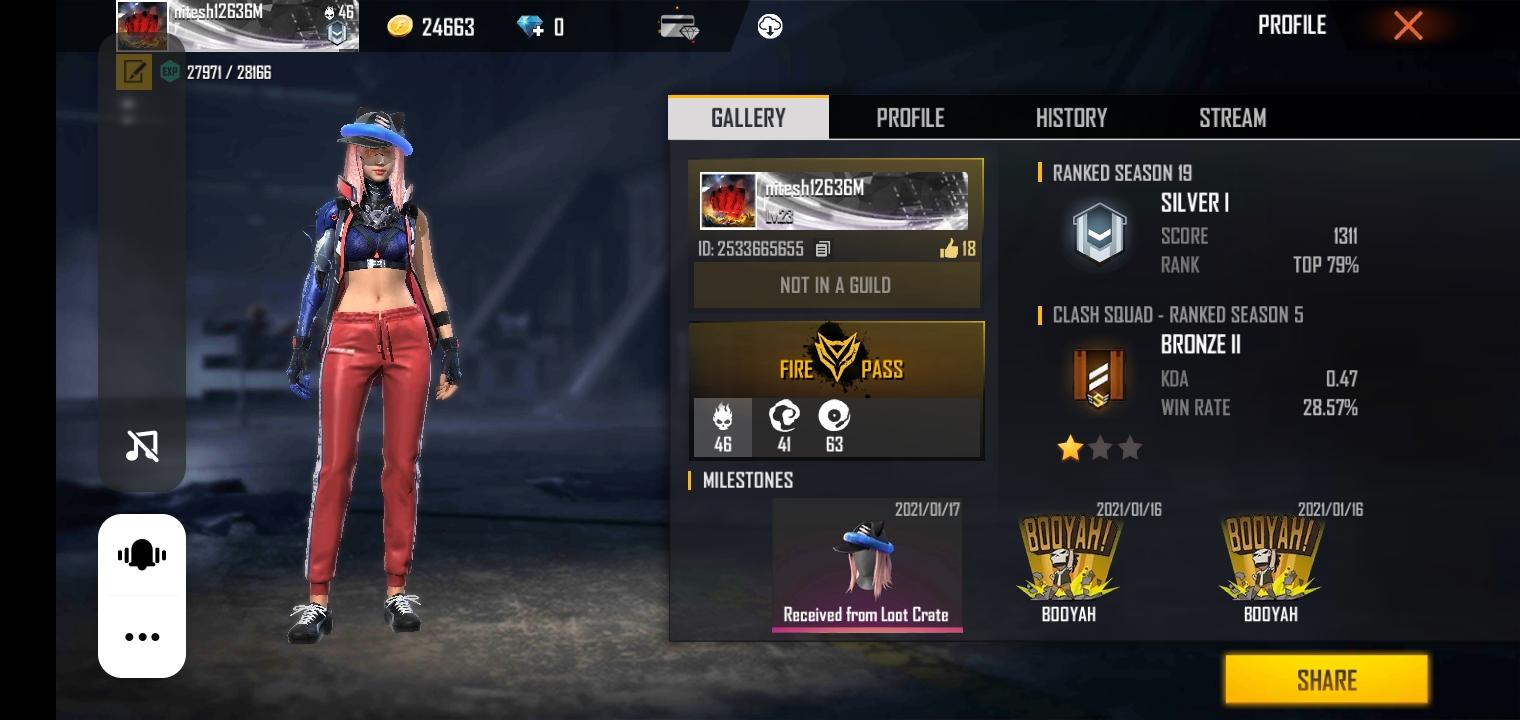The height and width of the screenshot is (720, 1520).
Task: Open the three-dots overlay menu
Action: click(x=142, y=637)
